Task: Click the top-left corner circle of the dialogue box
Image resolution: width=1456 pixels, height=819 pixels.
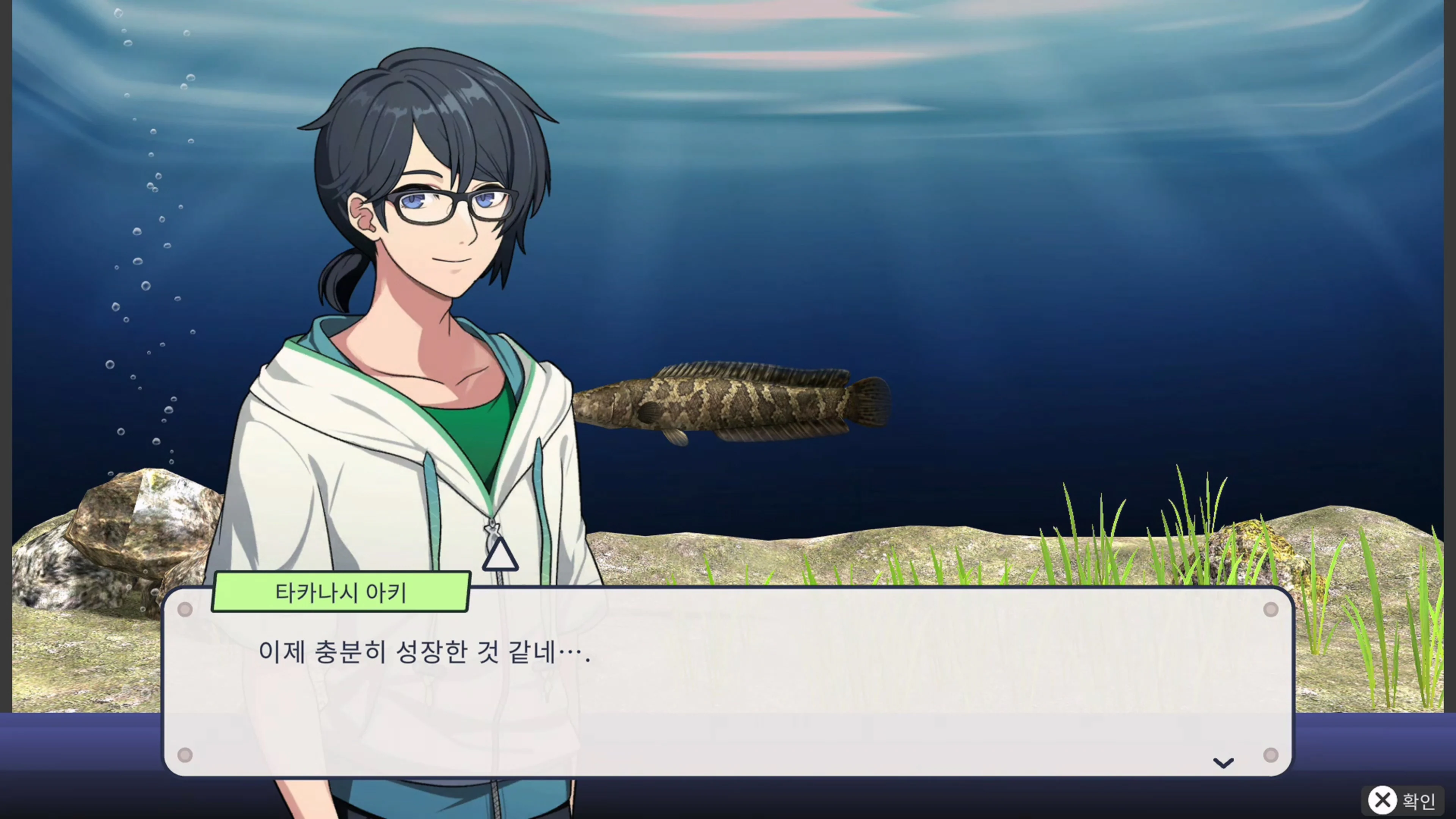Action: [x=186, y=609]
